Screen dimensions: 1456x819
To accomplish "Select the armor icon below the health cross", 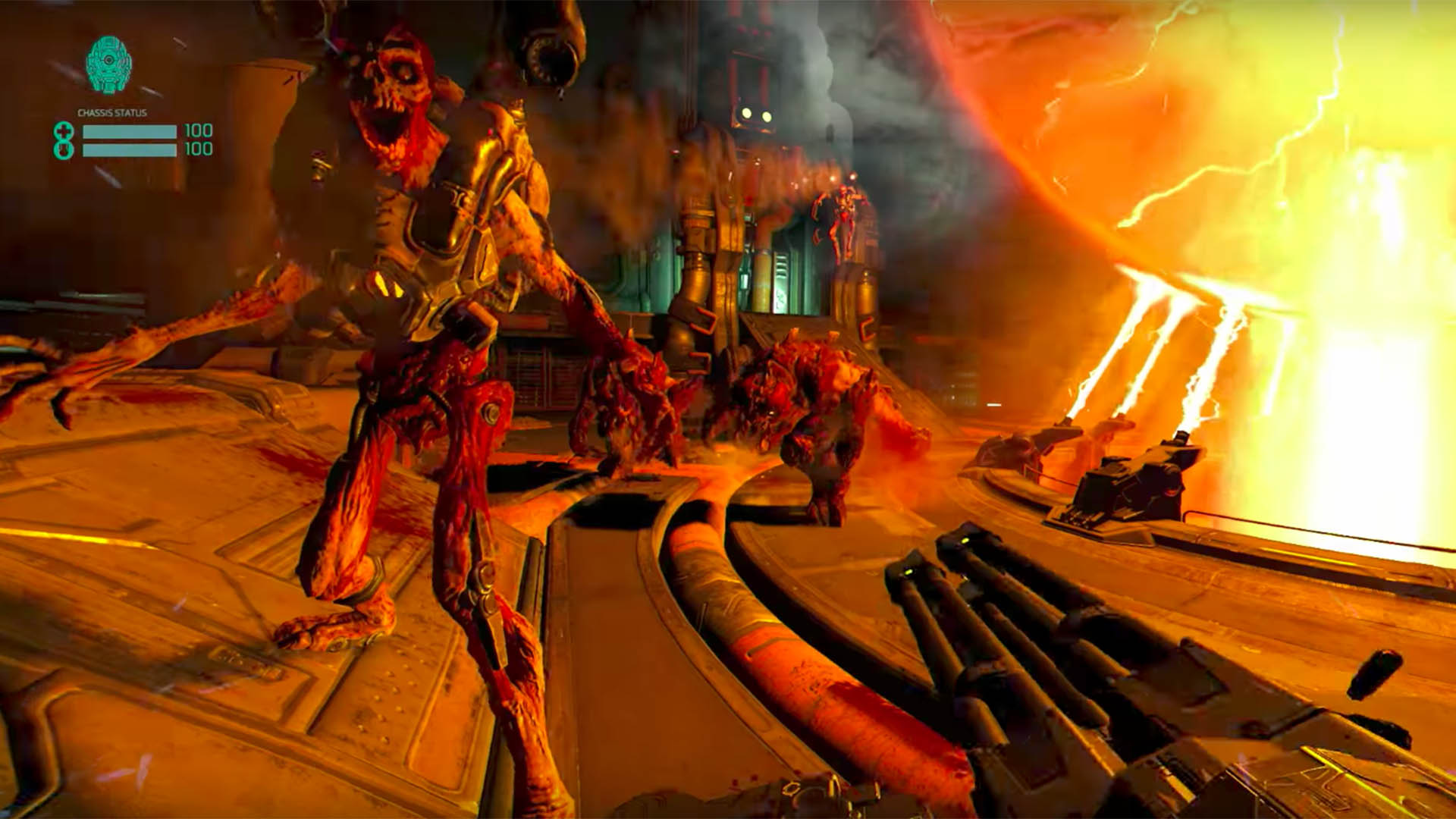I will click(64, 150).
